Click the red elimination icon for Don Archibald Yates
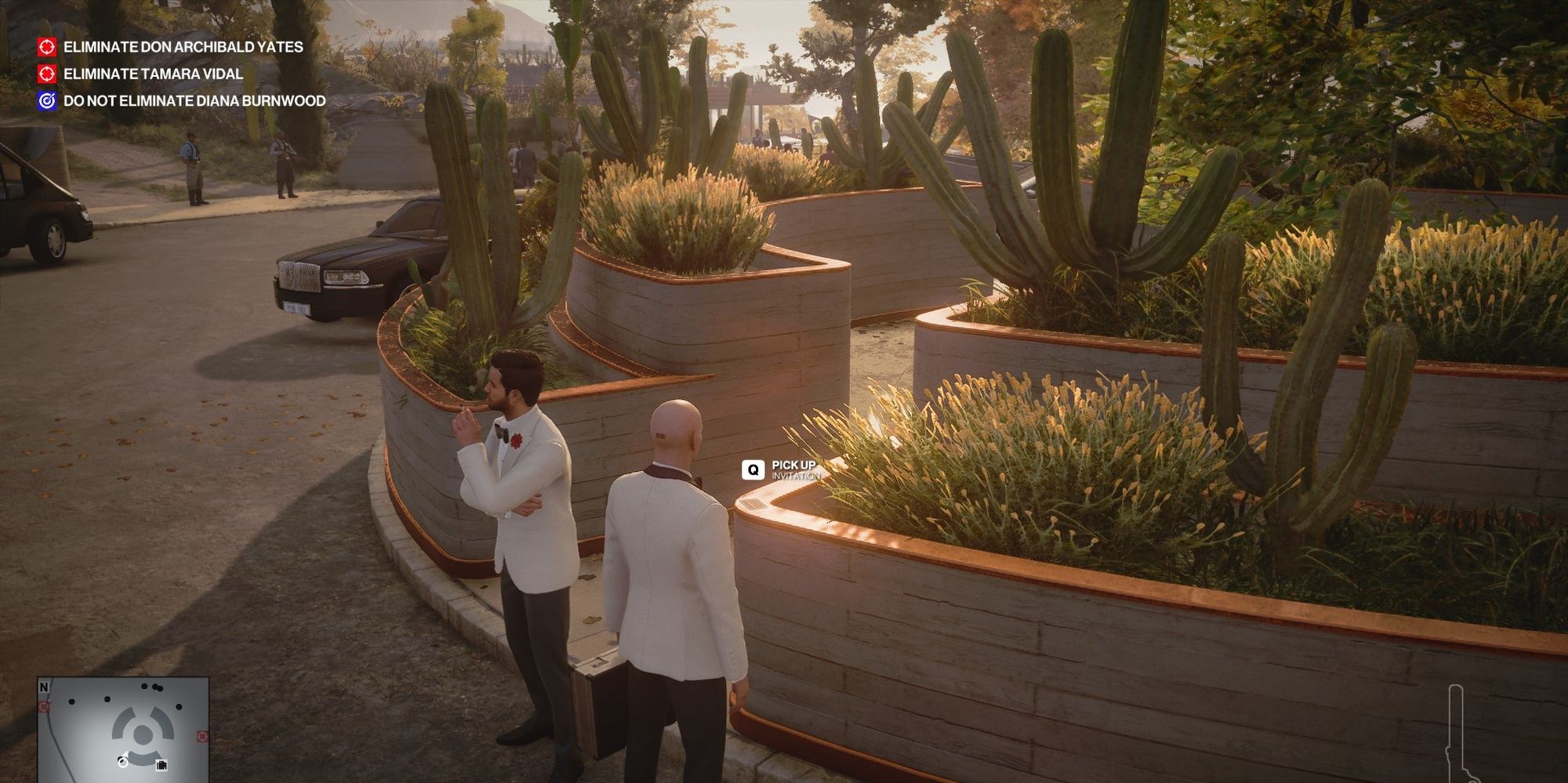1568x783 pixels. click(46, 47)
